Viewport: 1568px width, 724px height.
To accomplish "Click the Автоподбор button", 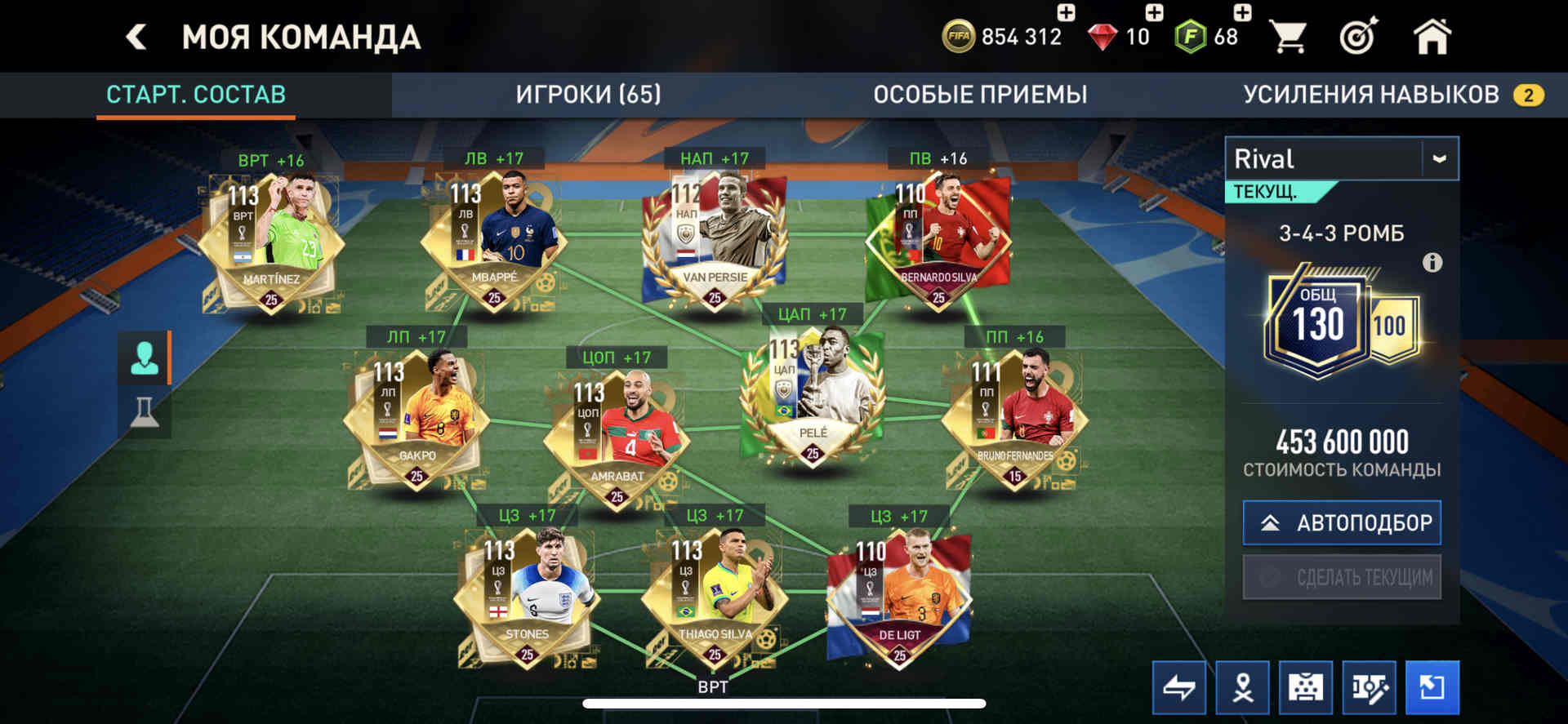I will click(1342, 522).
